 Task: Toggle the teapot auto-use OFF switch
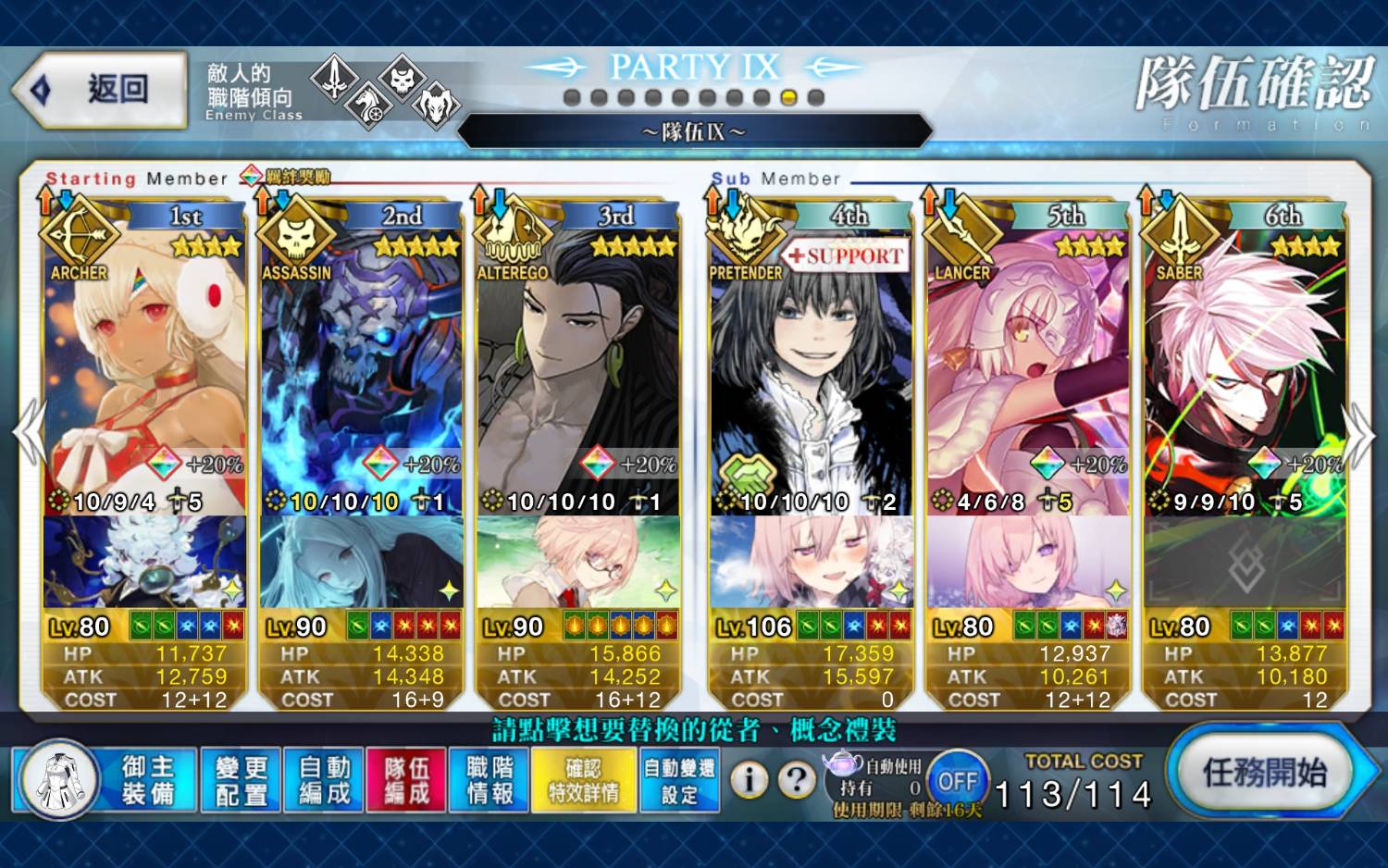[957, 781]
